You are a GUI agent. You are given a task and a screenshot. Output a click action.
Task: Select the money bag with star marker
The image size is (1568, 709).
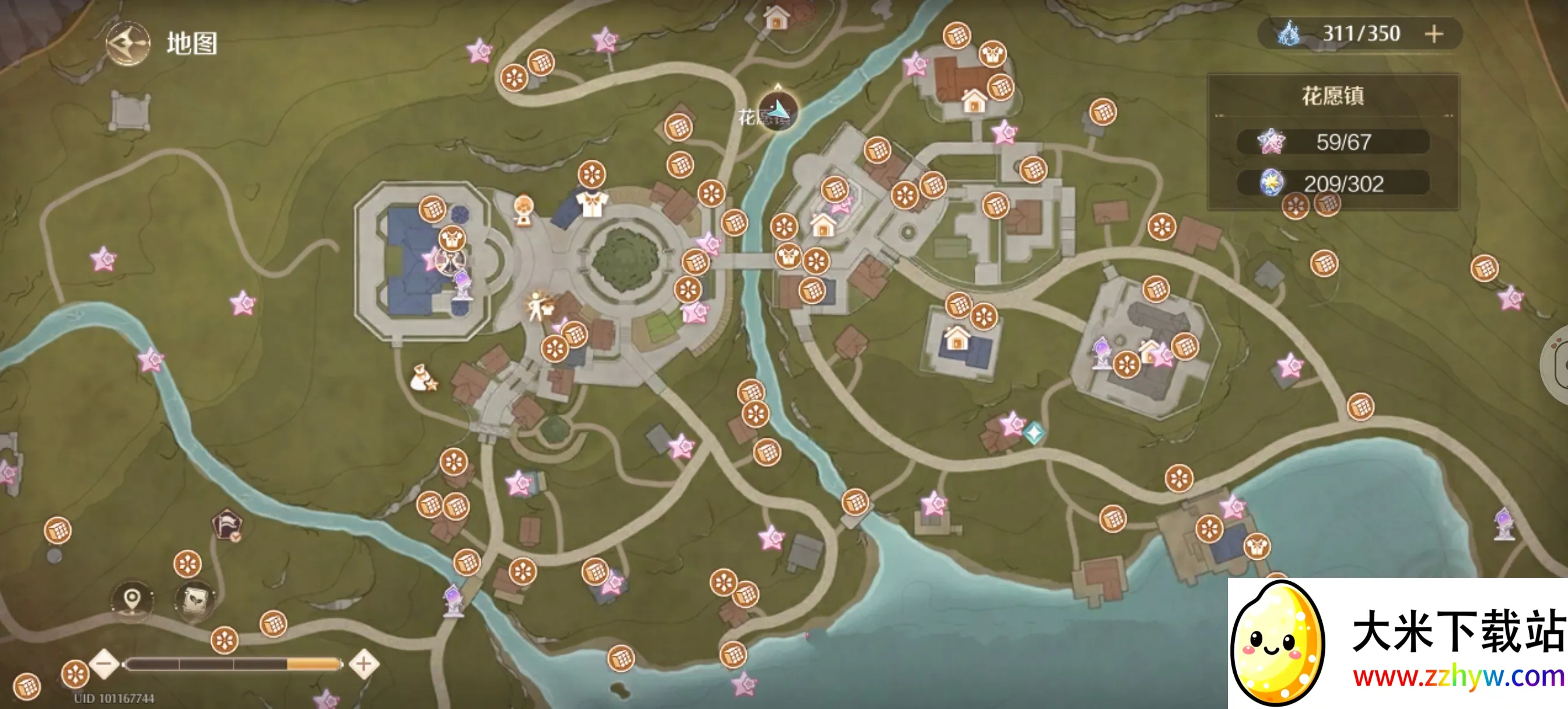423,378
